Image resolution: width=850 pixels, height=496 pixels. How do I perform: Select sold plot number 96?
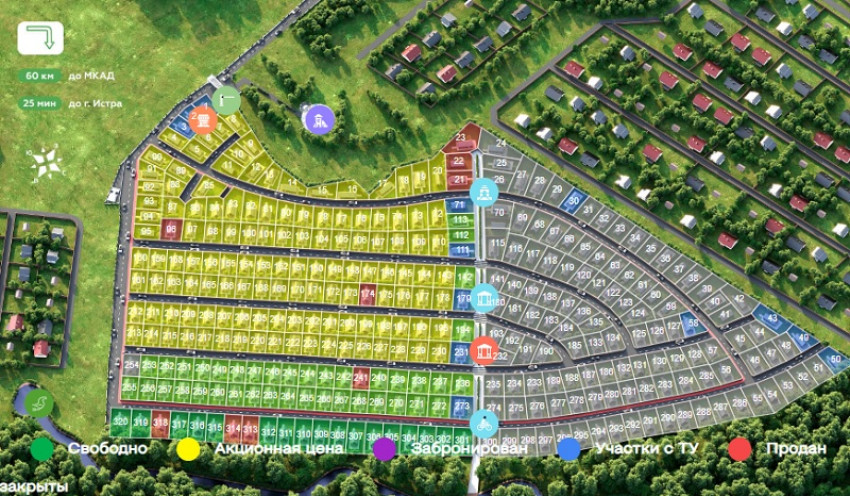(170, 229)
